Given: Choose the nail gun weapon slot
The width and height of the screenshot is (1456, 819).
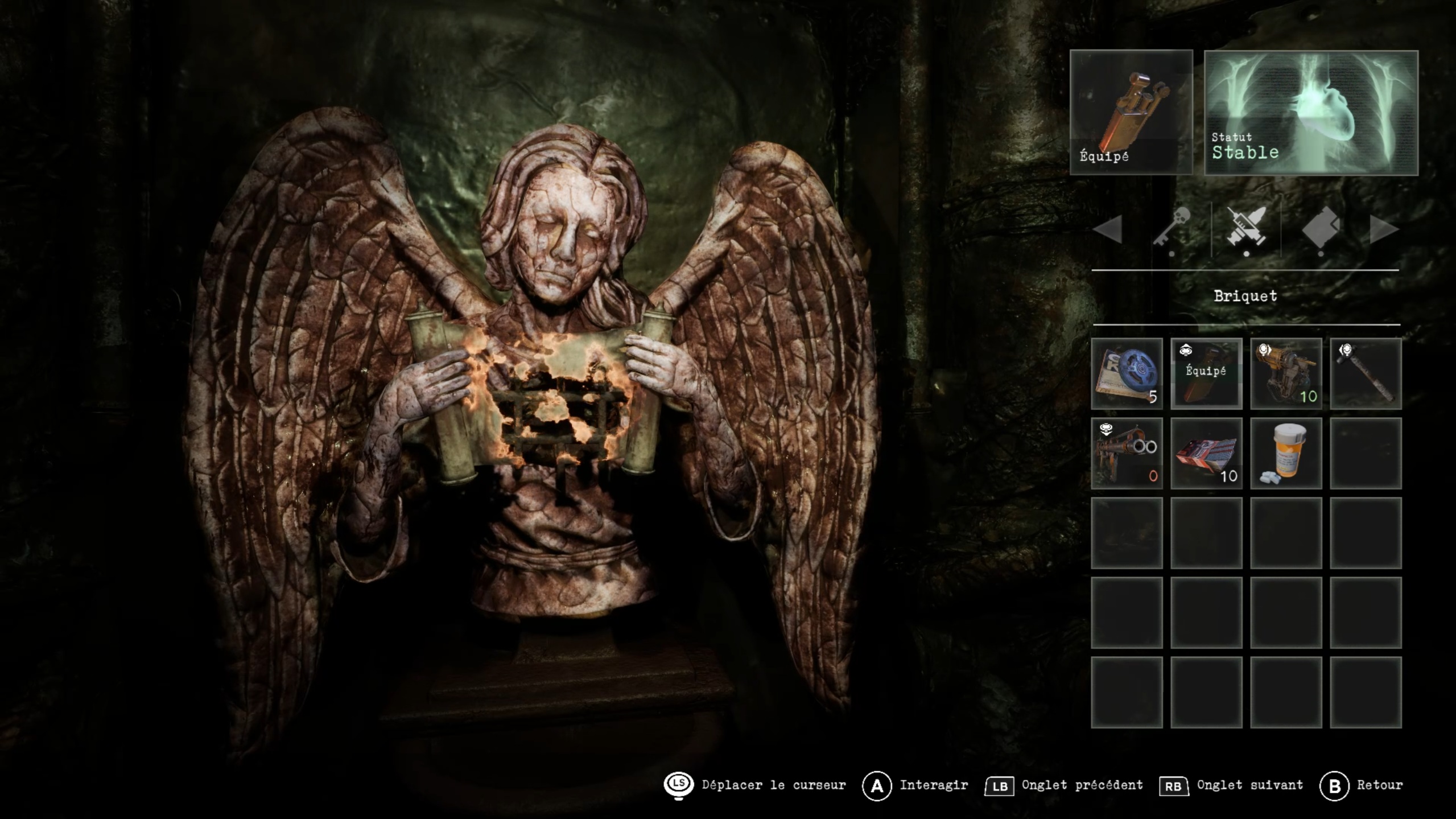Looking at the screenshot, I should tap(1286, 373).
